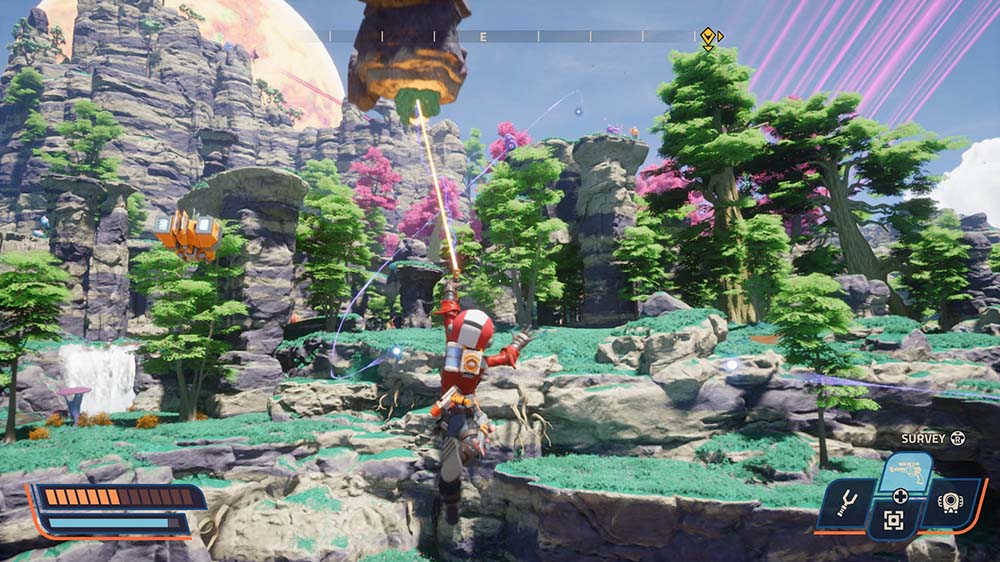Click the compass bar's East heading
Viewport: 1000px width, 562px height.
click(483, 36)
